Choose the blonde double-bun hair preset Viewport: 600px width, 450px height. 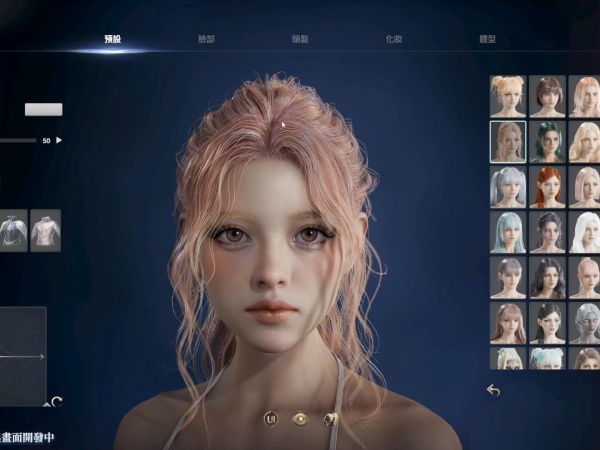508,96
